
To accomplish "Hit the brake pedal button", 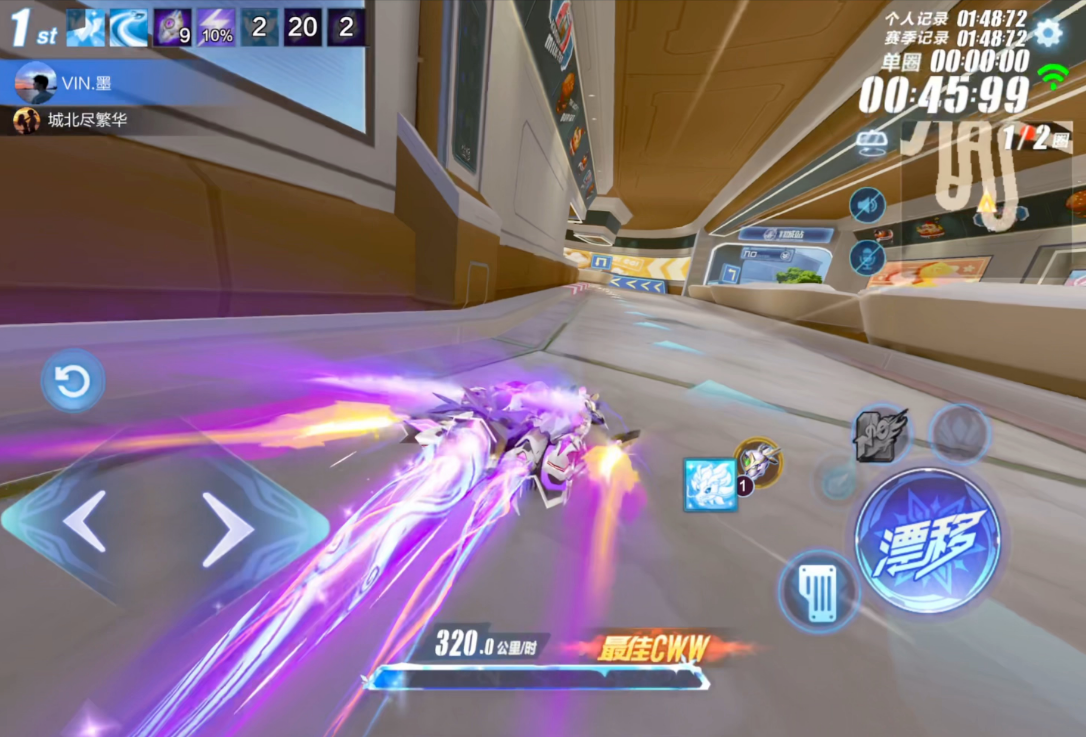I will [x=819, y=591].
